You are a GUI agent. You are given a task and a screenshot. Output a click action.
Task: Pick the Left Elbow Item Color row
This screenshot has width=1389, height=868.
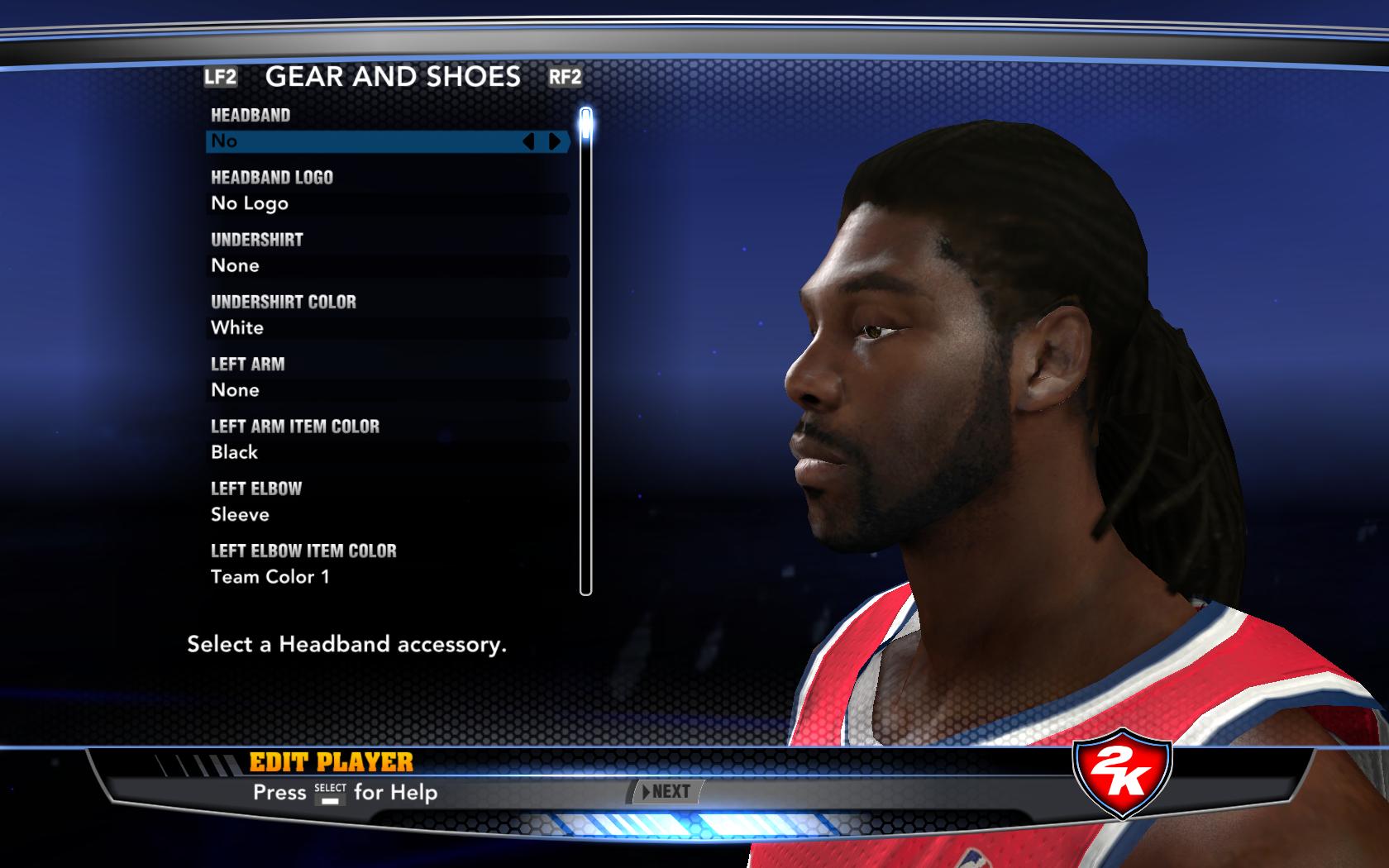pyautogui.click(x=387, y=576)
